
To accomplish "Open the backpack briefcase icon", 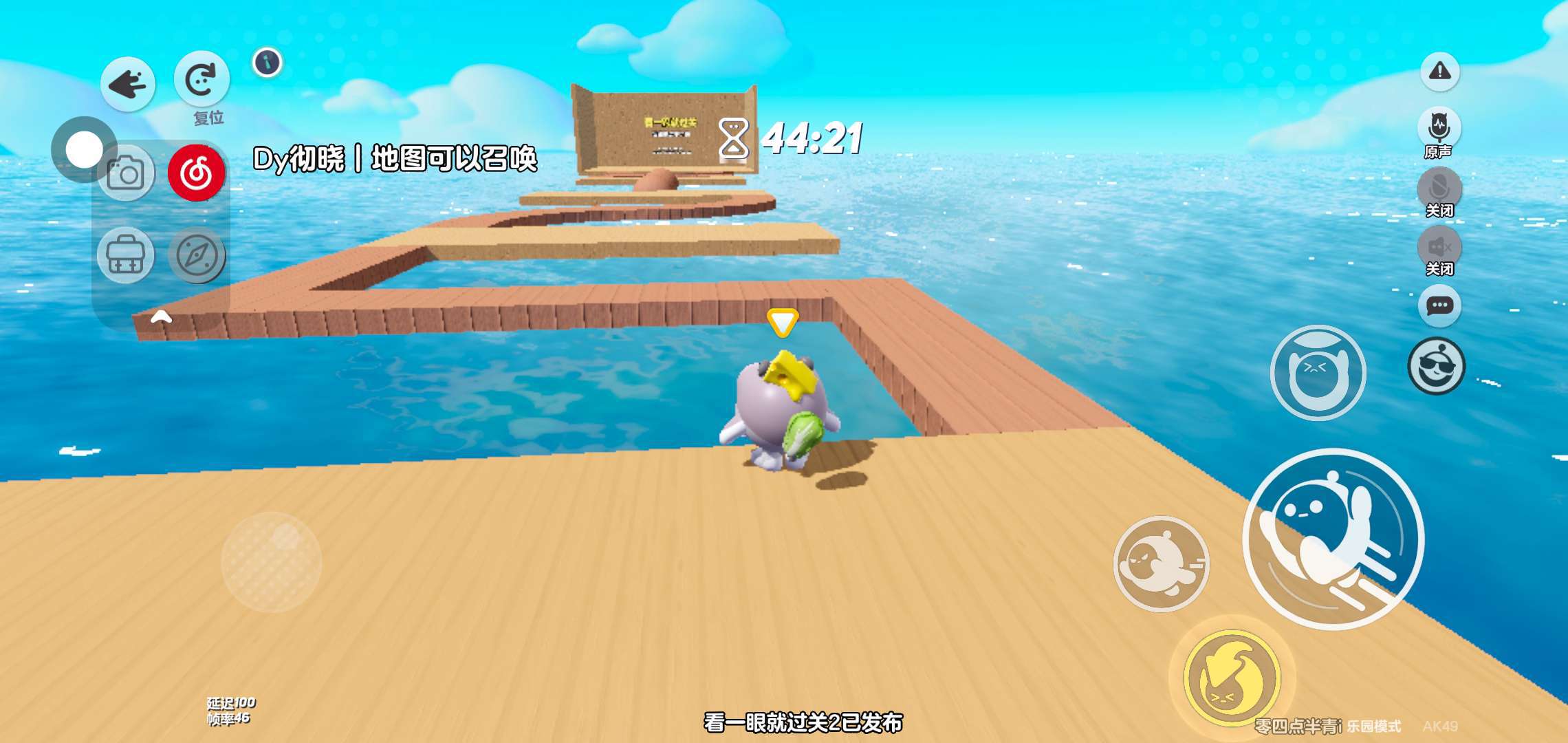I will pyautogui.click(x=126, y=255).
